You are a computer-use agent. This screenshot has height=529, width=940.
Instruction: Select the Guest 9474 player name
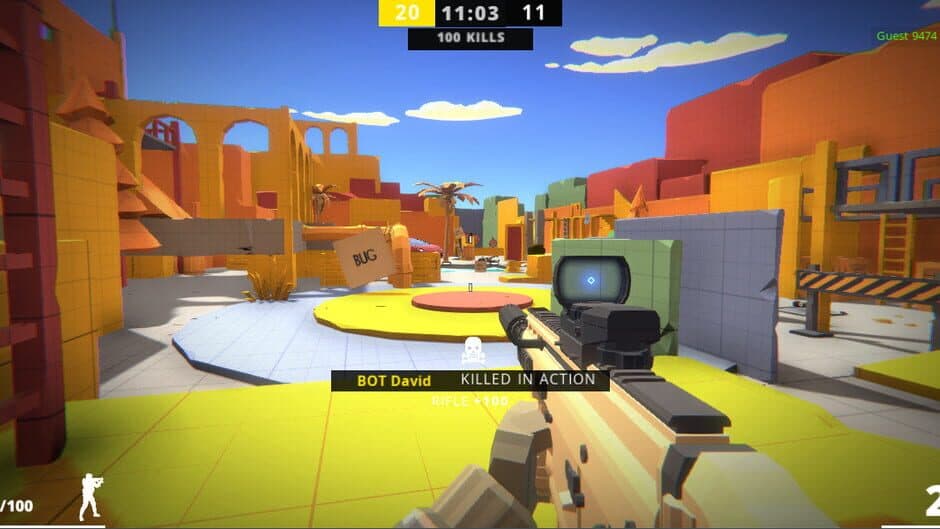click(907, 36)
